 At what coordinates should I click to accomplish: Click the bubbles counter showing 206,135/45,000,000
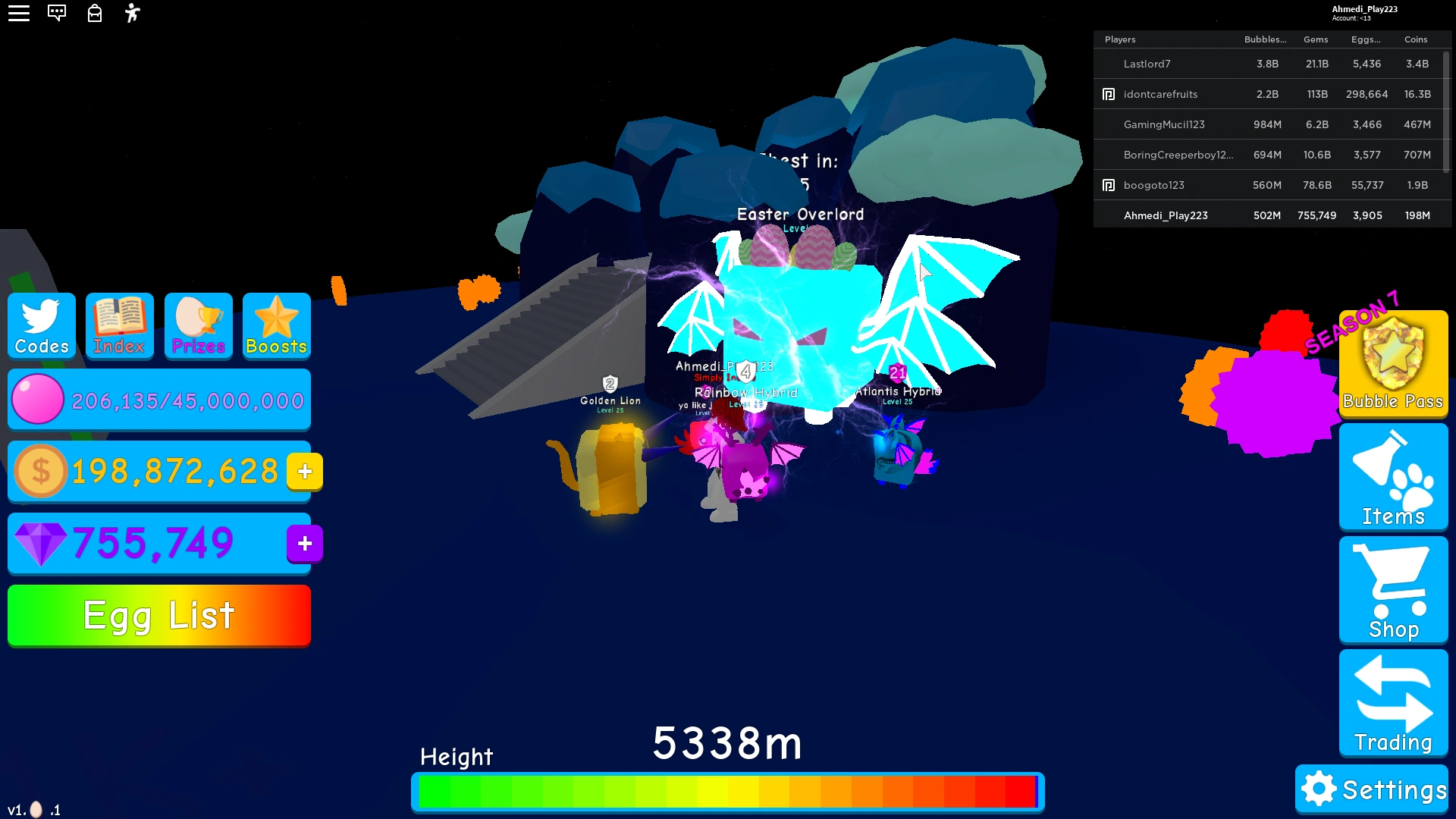point(159,399)
